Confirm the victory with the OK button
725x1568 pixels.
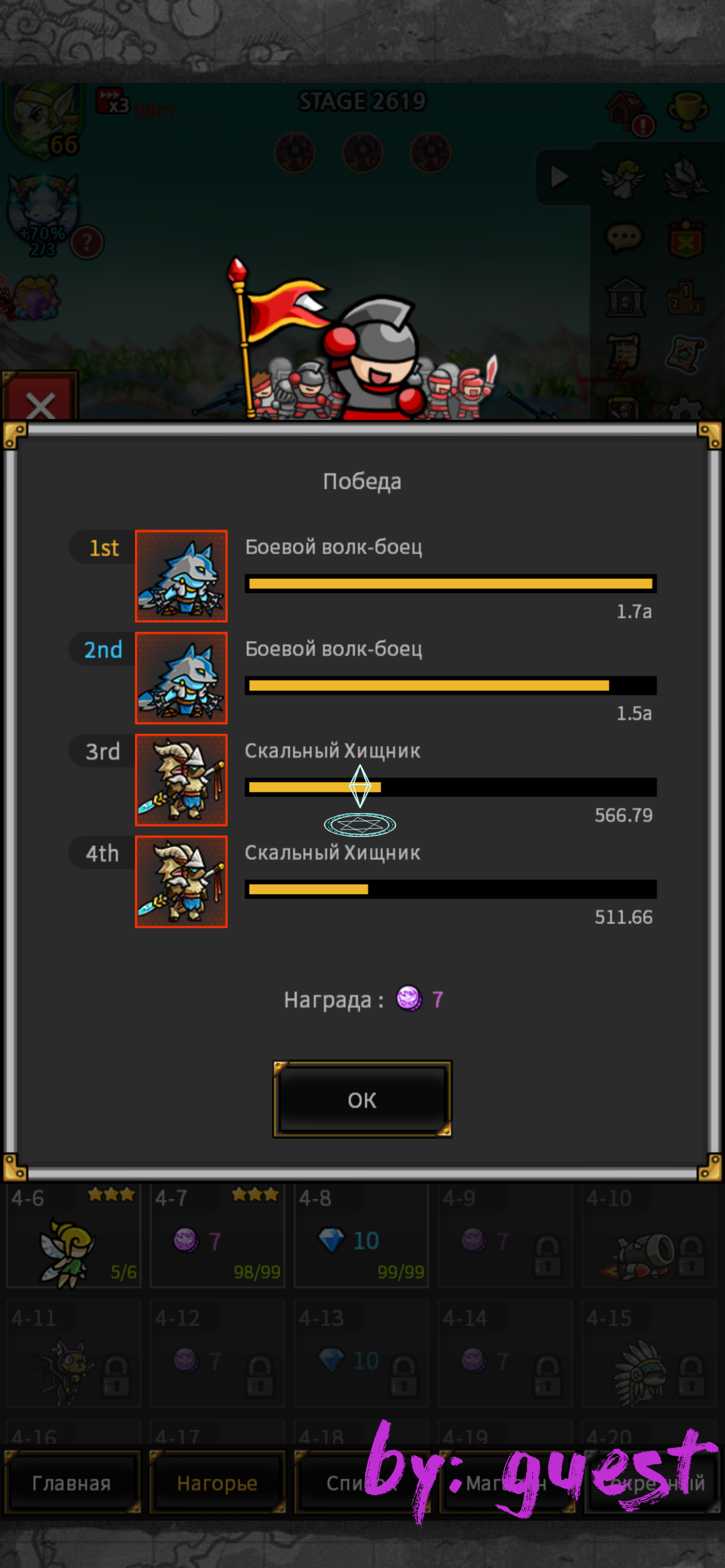click(x=361, y=1100)
